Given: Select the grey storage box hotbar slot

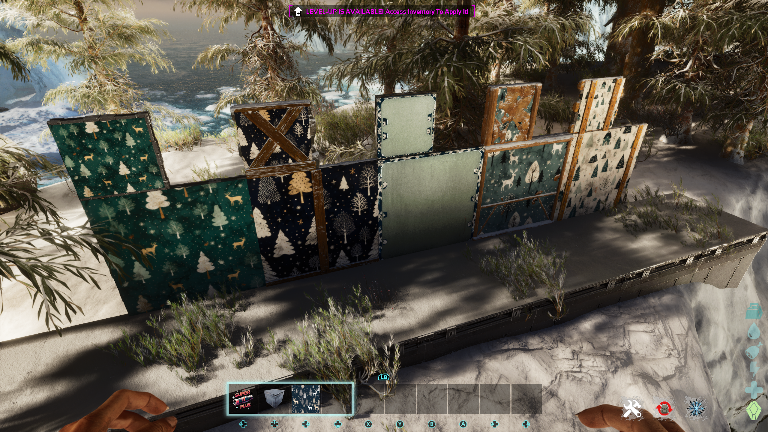Looking at the screenshot, I should [x=275, y=398].
